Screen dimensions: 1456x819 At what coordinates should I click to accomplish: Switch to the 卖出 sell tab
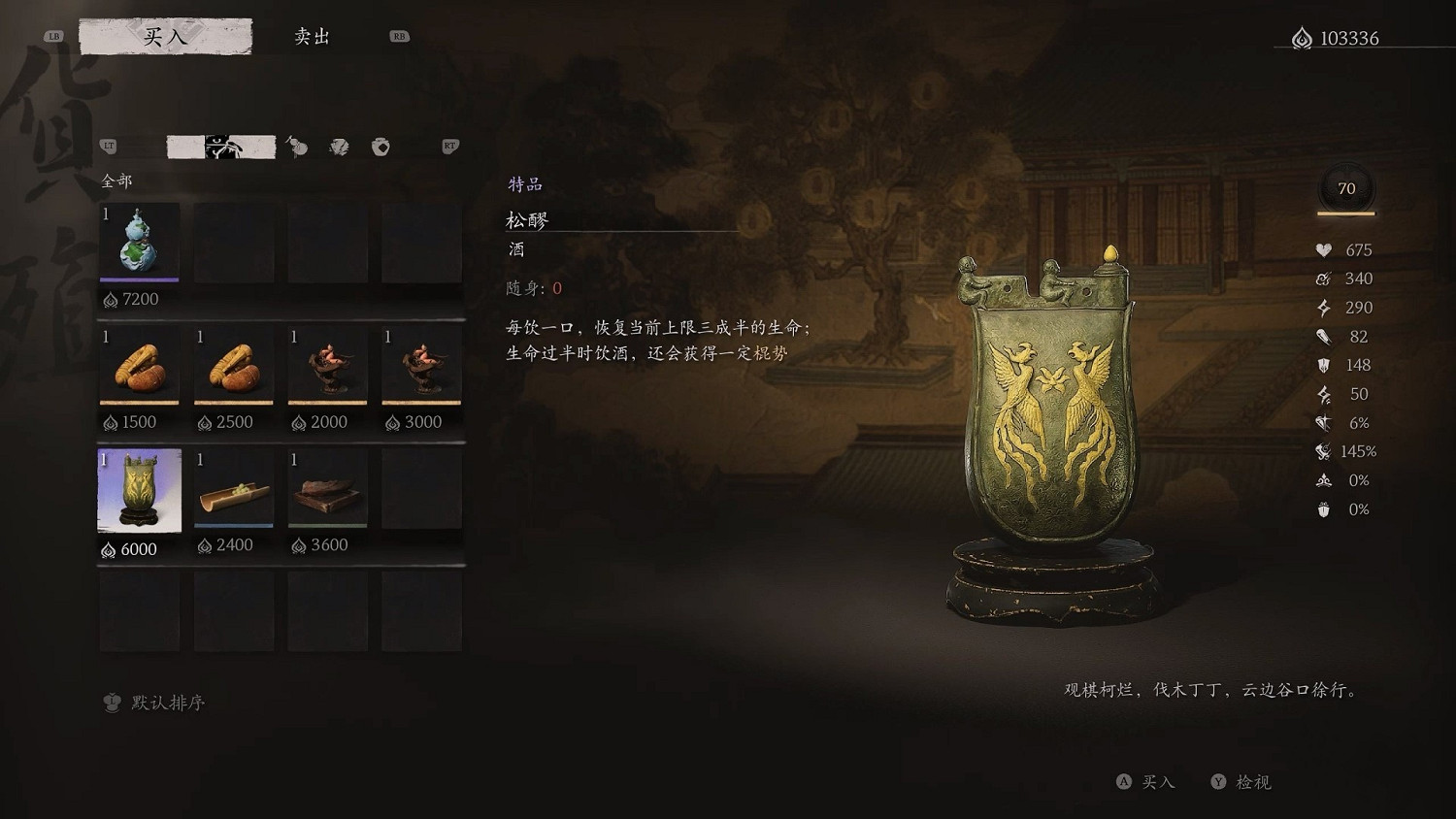312,36
